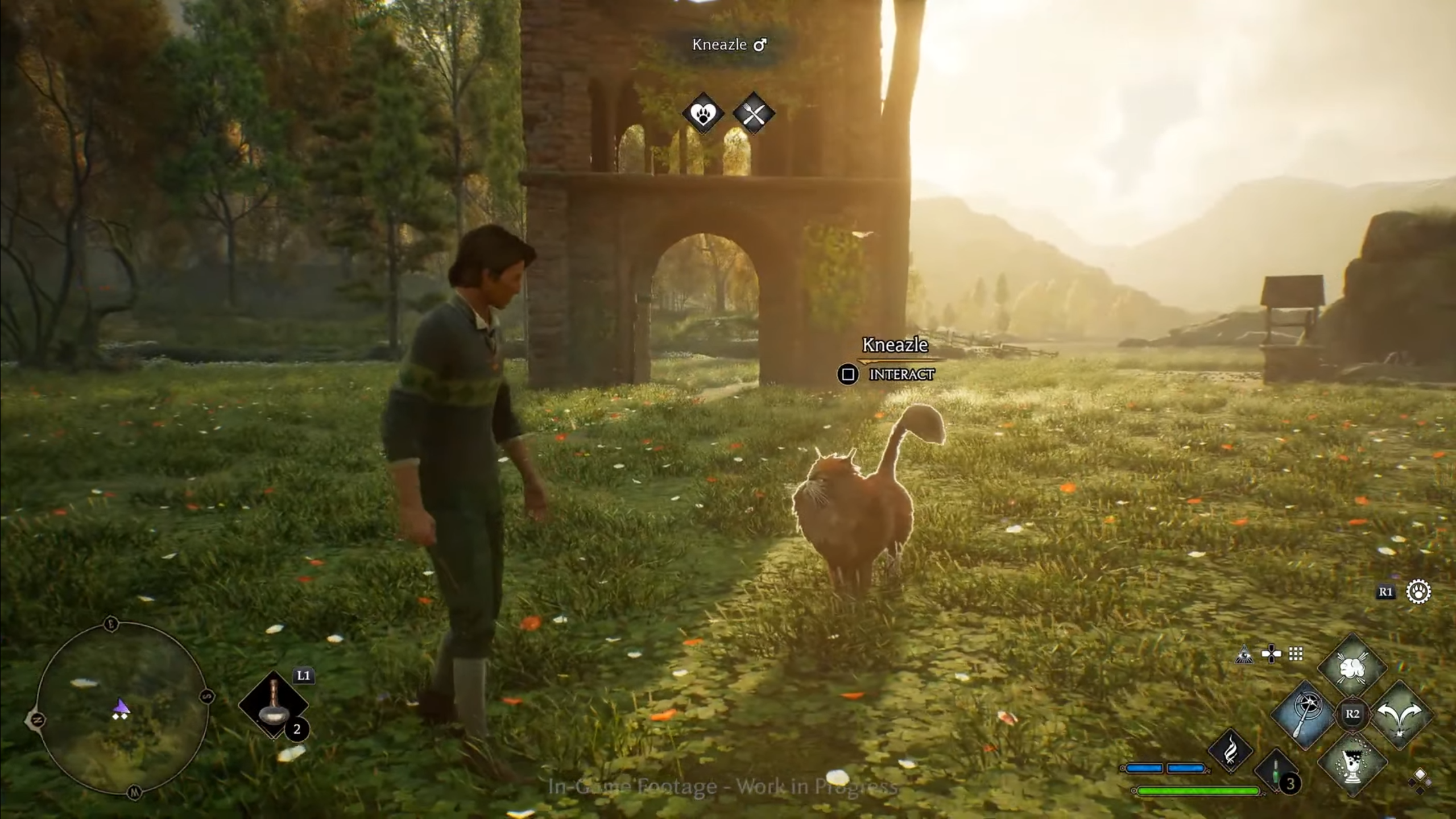The image size is (1456, 819).
Task: Cast the sparkling goblet spell
Action: coord(1353,762)
